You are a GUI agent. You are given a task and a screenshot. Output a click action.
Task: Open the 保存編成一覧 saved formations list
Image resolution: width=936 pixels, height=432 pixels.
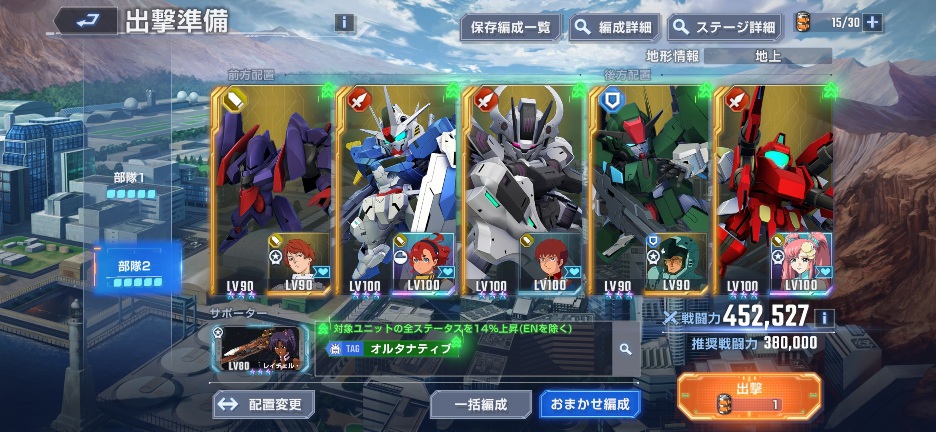point(510,27)
